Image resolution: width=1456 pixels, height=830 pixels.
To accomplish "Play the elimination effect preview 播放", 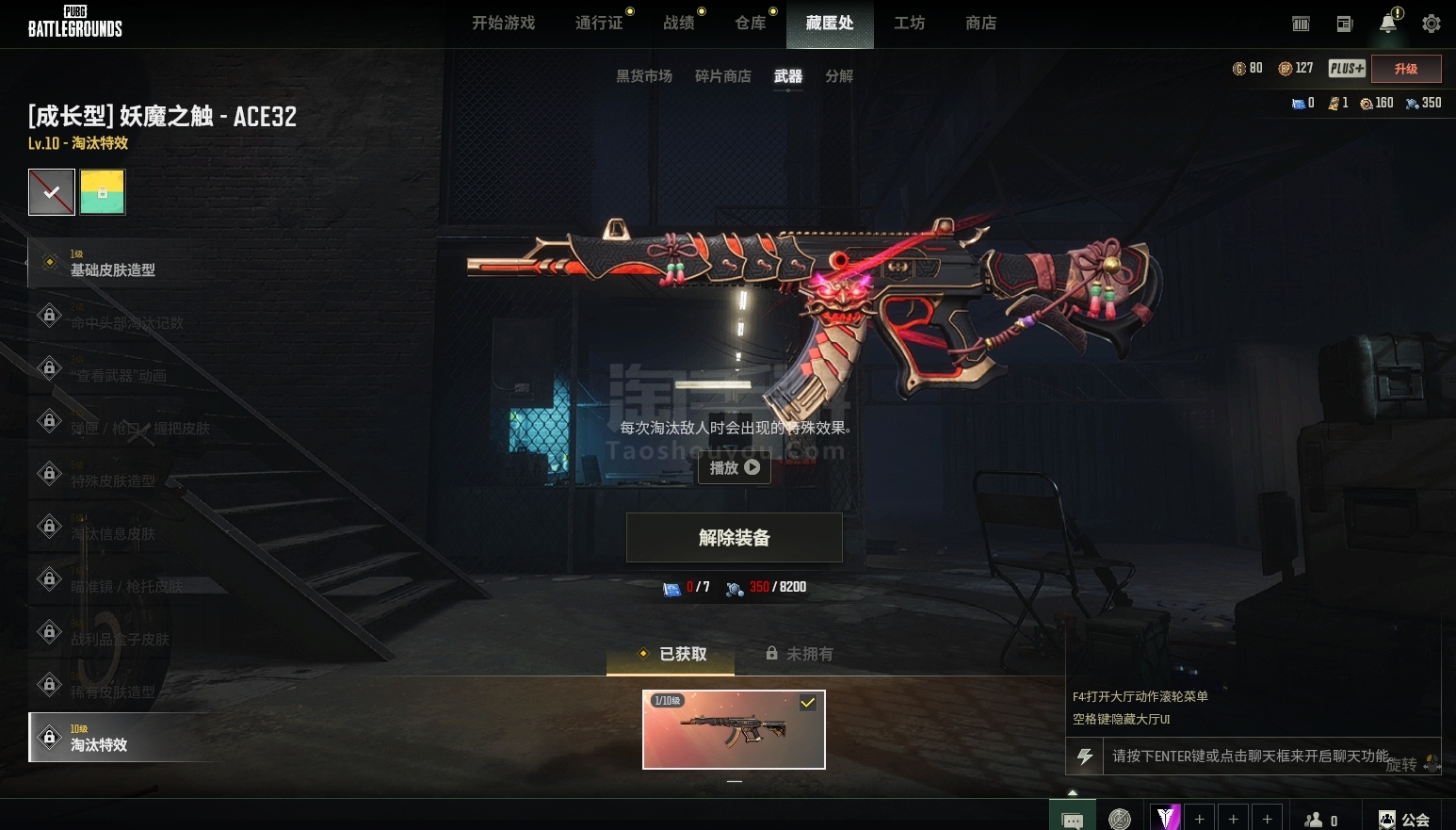I will [734, 467].
